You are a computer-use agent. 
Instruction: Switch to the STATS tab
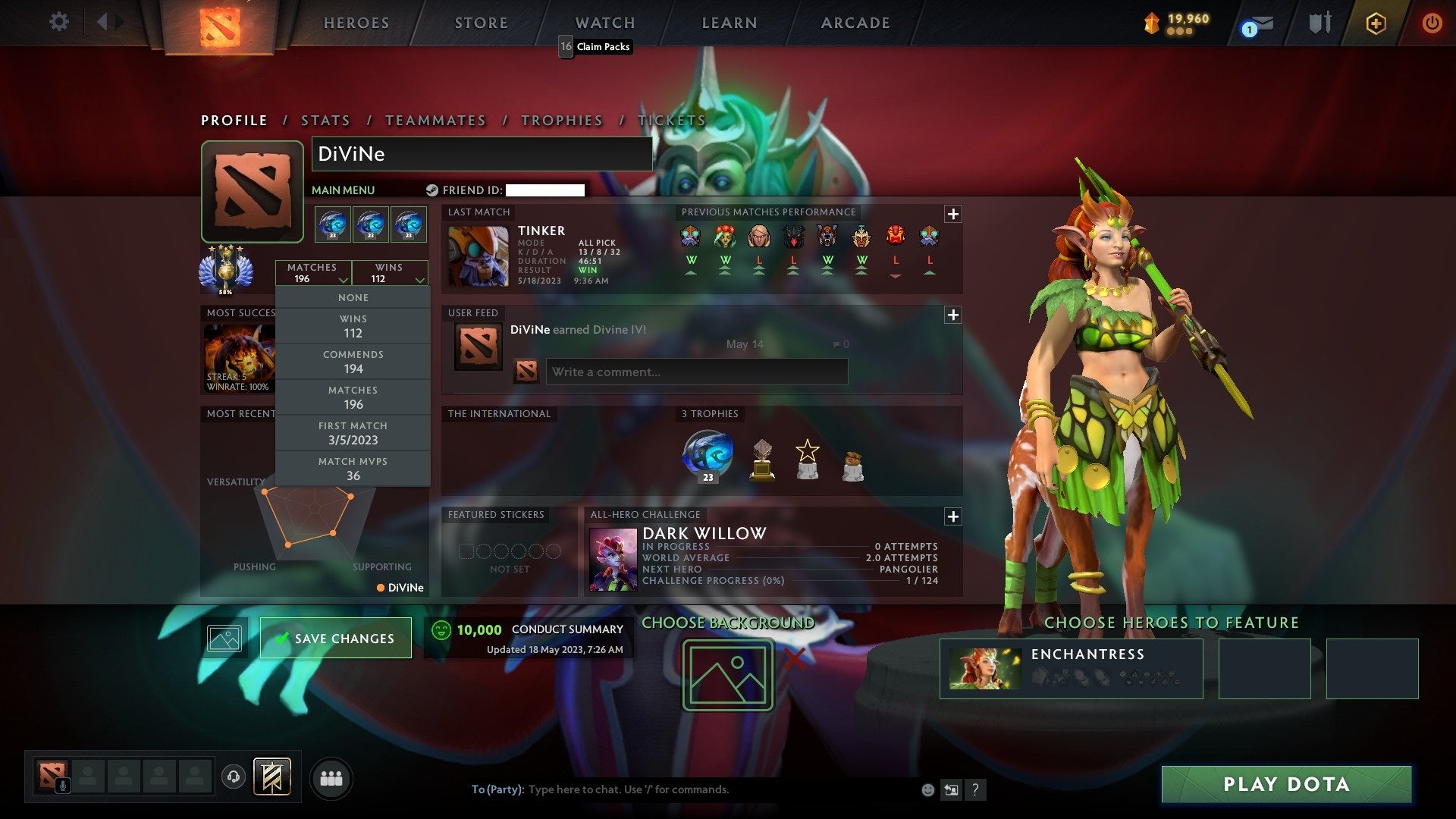(325, 121)
